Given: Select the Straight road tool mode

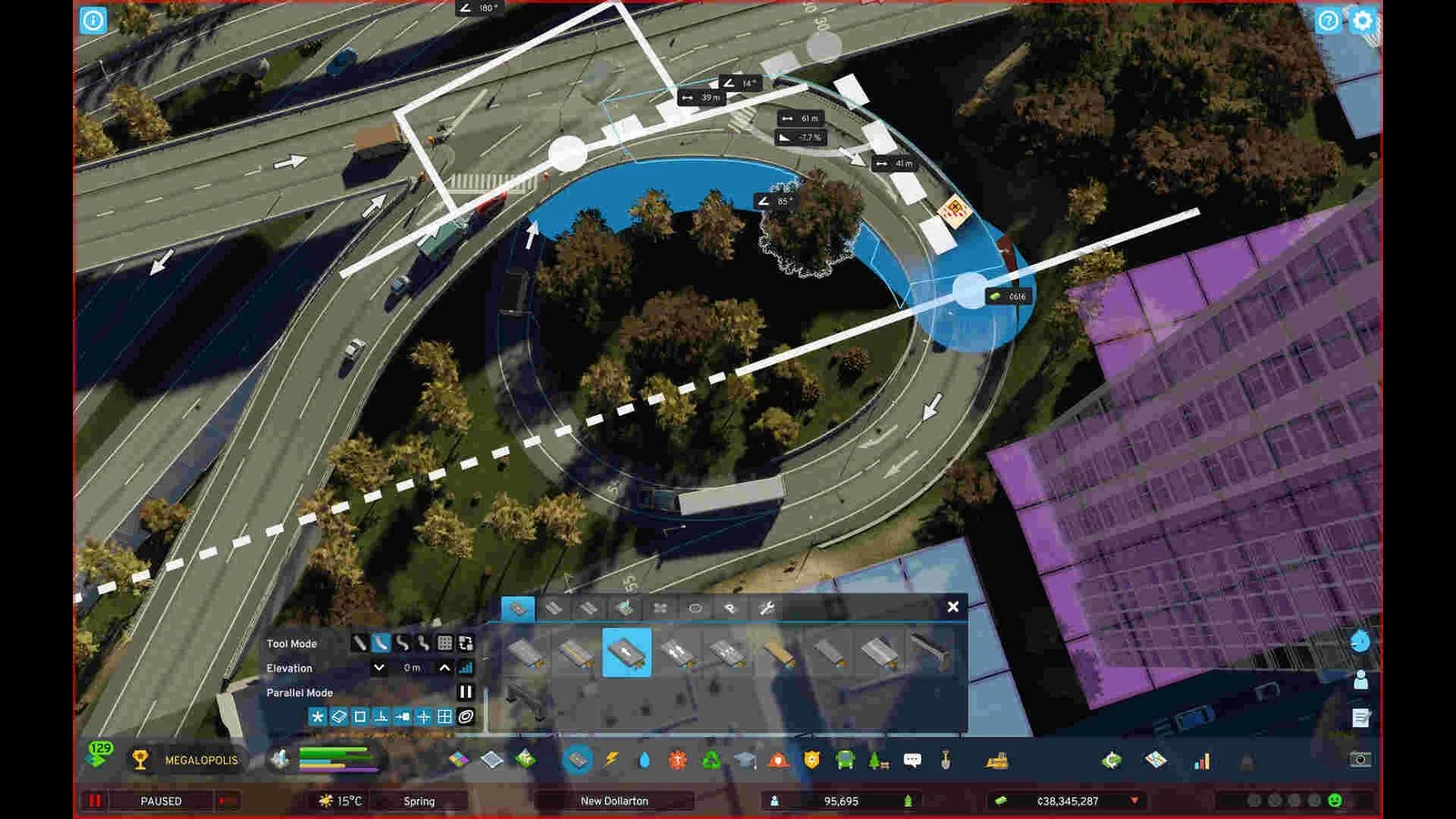Looking at the screenshot, I should point(359,644).
